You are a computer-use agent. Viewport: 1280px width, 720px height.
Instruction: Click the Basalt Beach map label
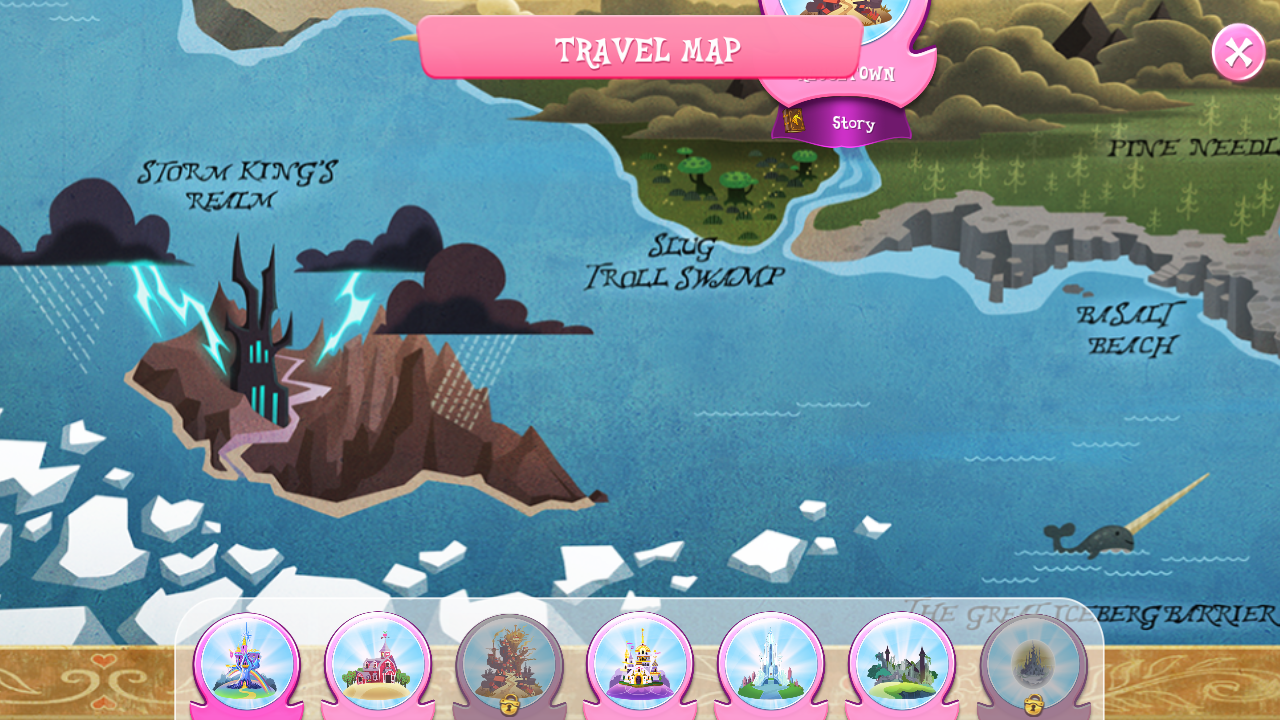1129,330
